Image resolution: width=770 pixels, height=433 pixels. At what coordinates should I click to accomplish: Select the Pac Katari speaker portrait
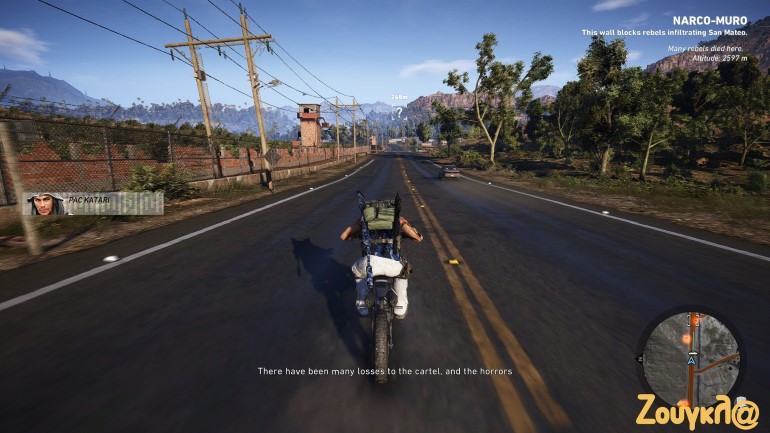tap(42, 204)
